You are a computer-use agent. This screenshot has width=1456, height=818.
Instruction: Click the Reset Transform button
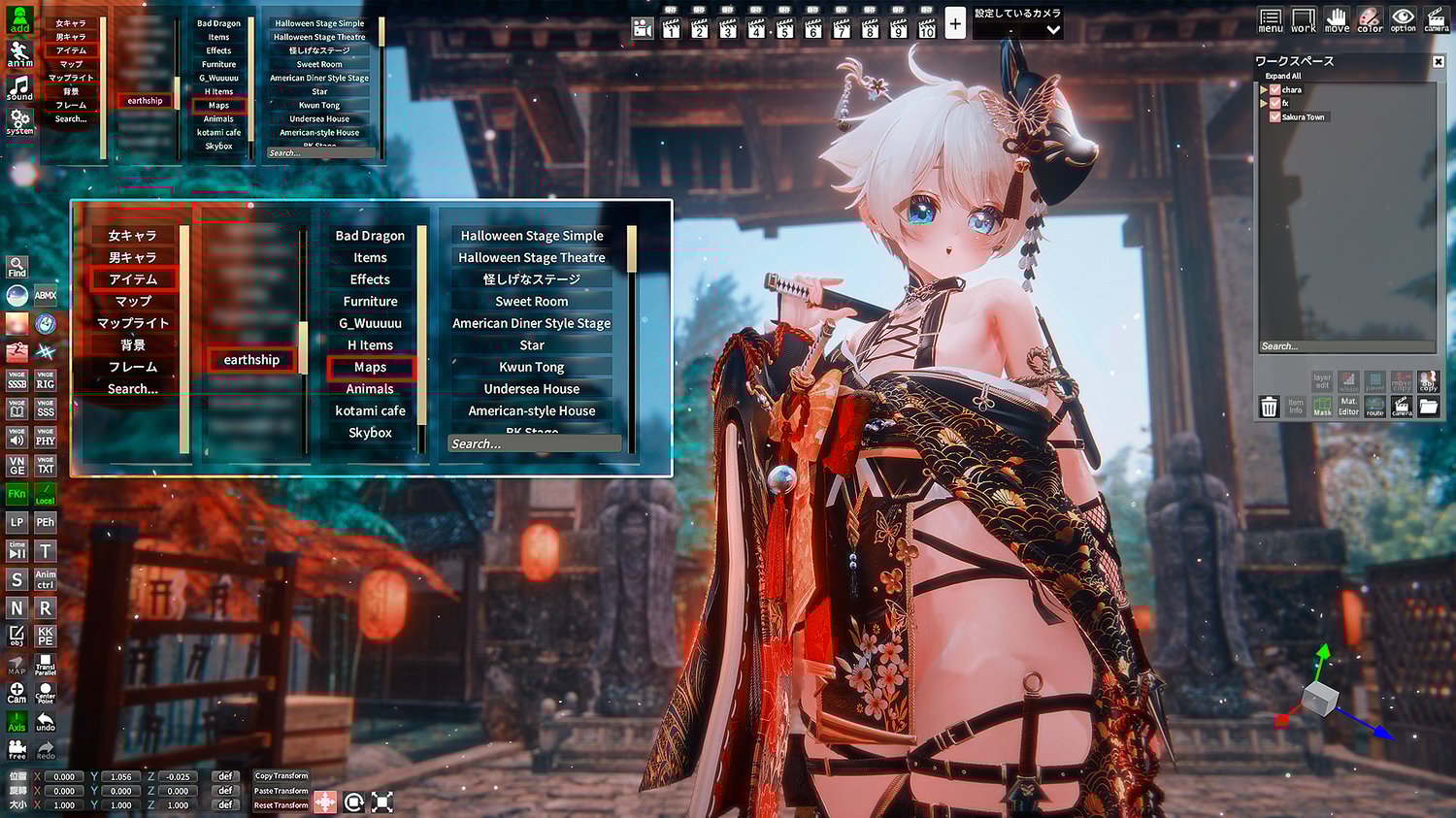281,805
